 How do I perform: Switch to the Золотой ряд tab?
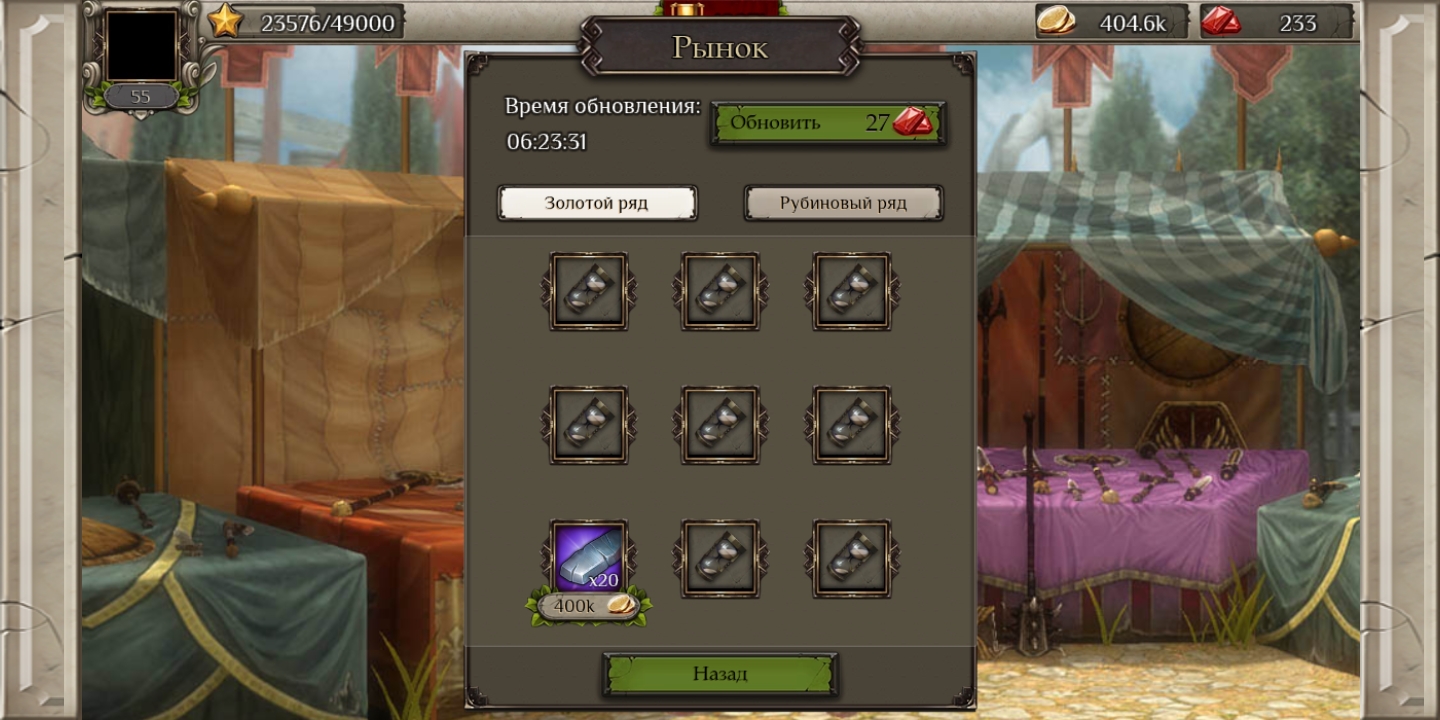tap(597, 203)
